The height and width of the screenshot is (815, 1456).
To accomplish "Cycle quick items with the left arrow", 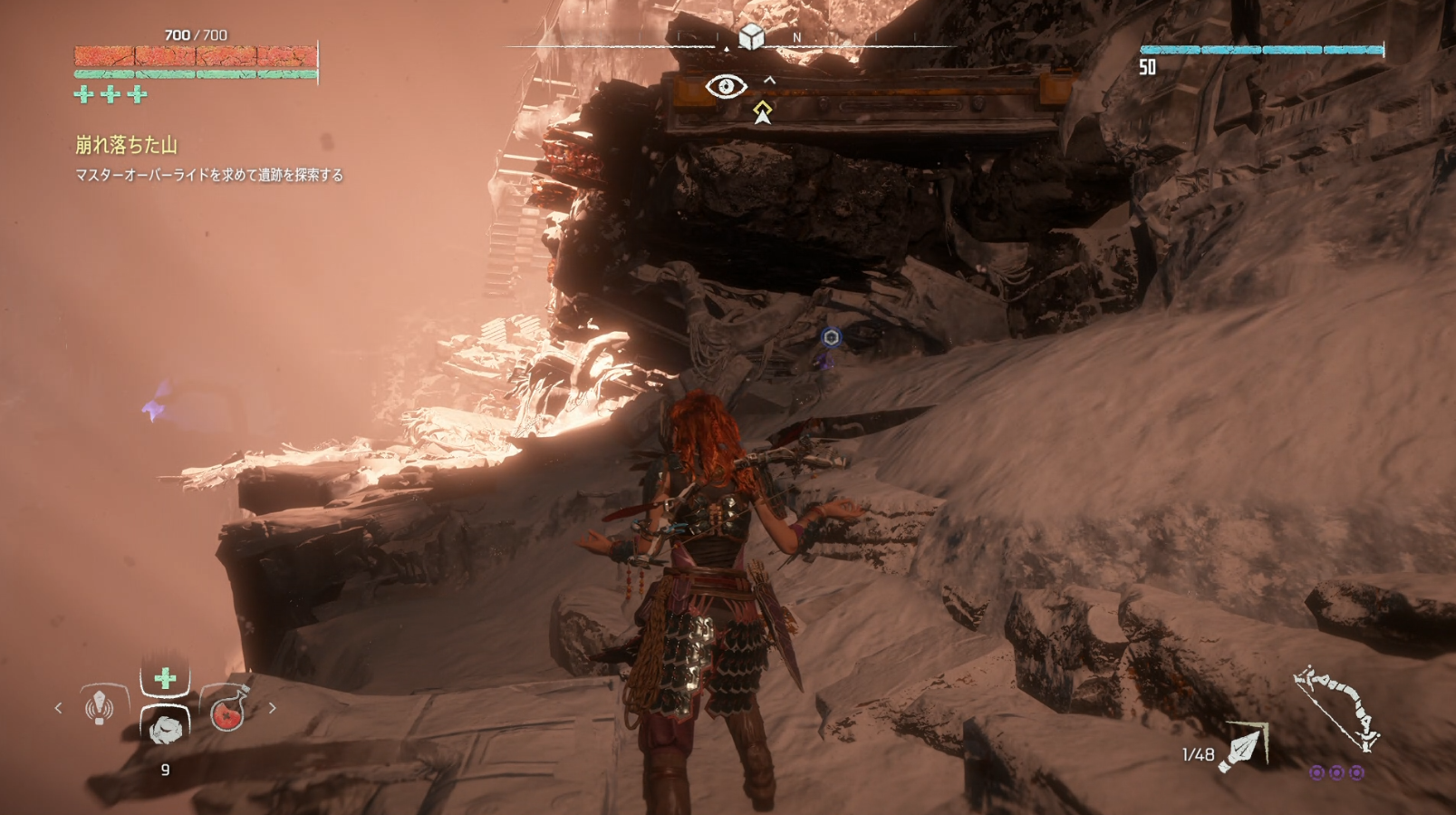I will (x=59, y=708).
